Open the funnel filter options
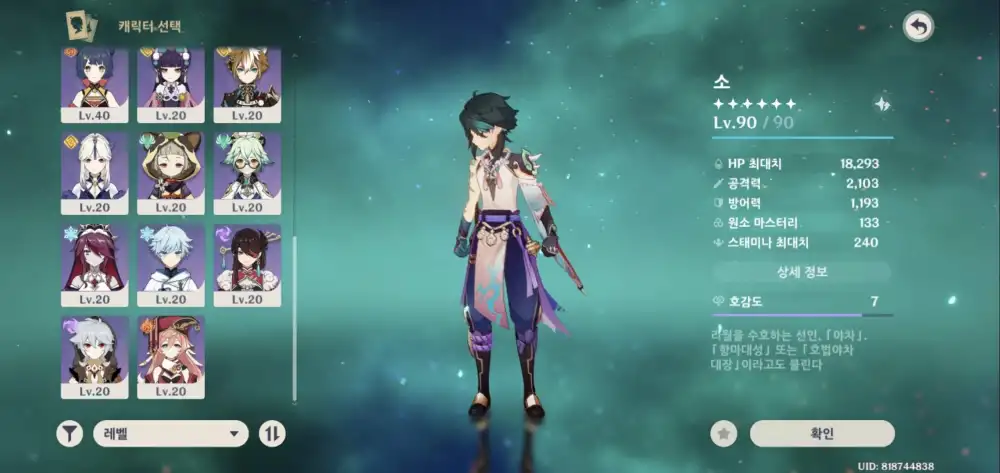1000x473 pixels. [x=69, y=433]
